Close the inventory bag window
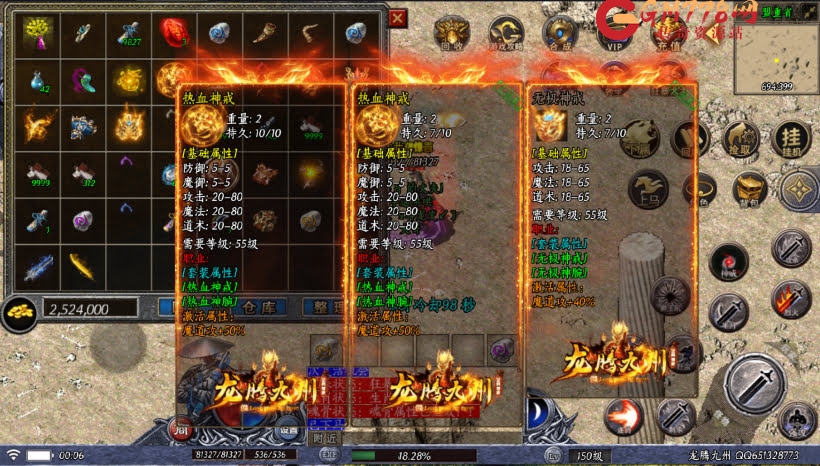This screenshot has width=820, height=466. tap(398, 18)
